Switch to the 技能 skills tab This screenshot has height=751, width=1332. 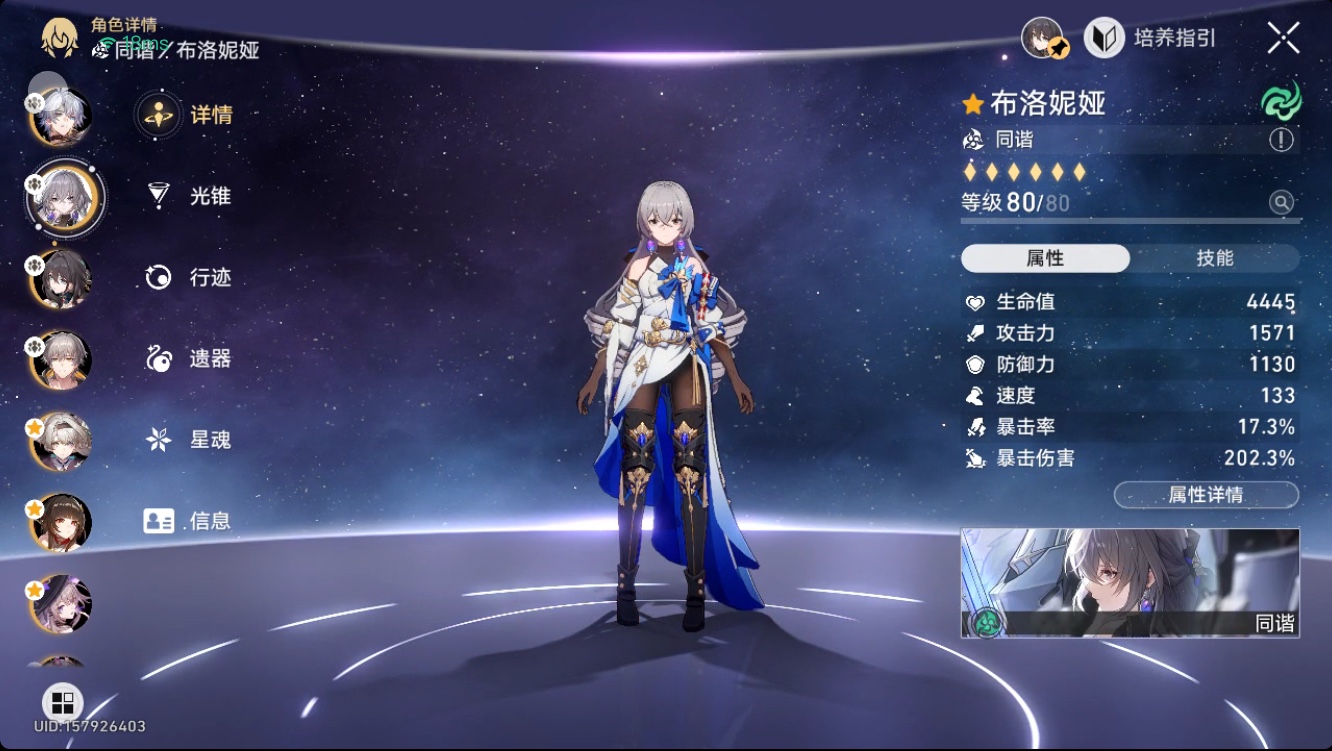[x=1215, y=258]
